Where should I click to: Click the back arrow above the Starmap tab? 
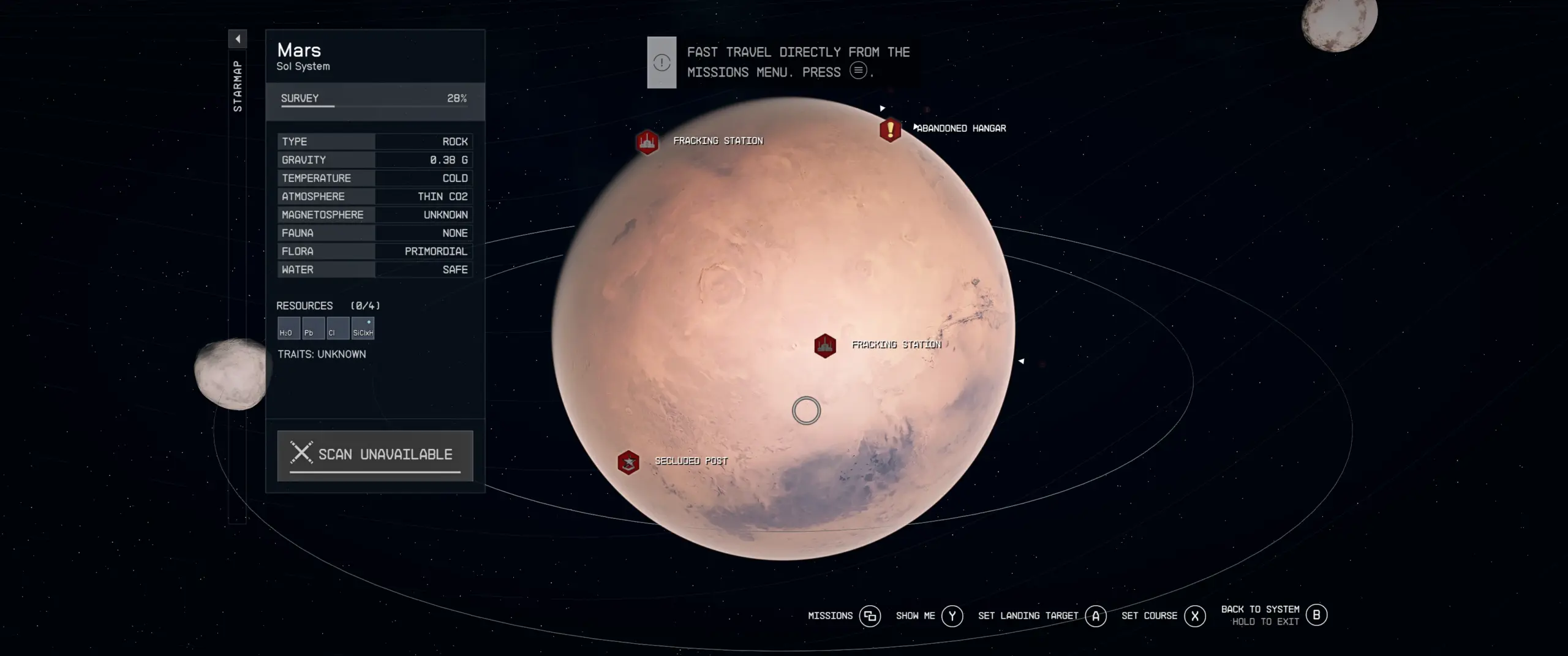pos(238,39)
